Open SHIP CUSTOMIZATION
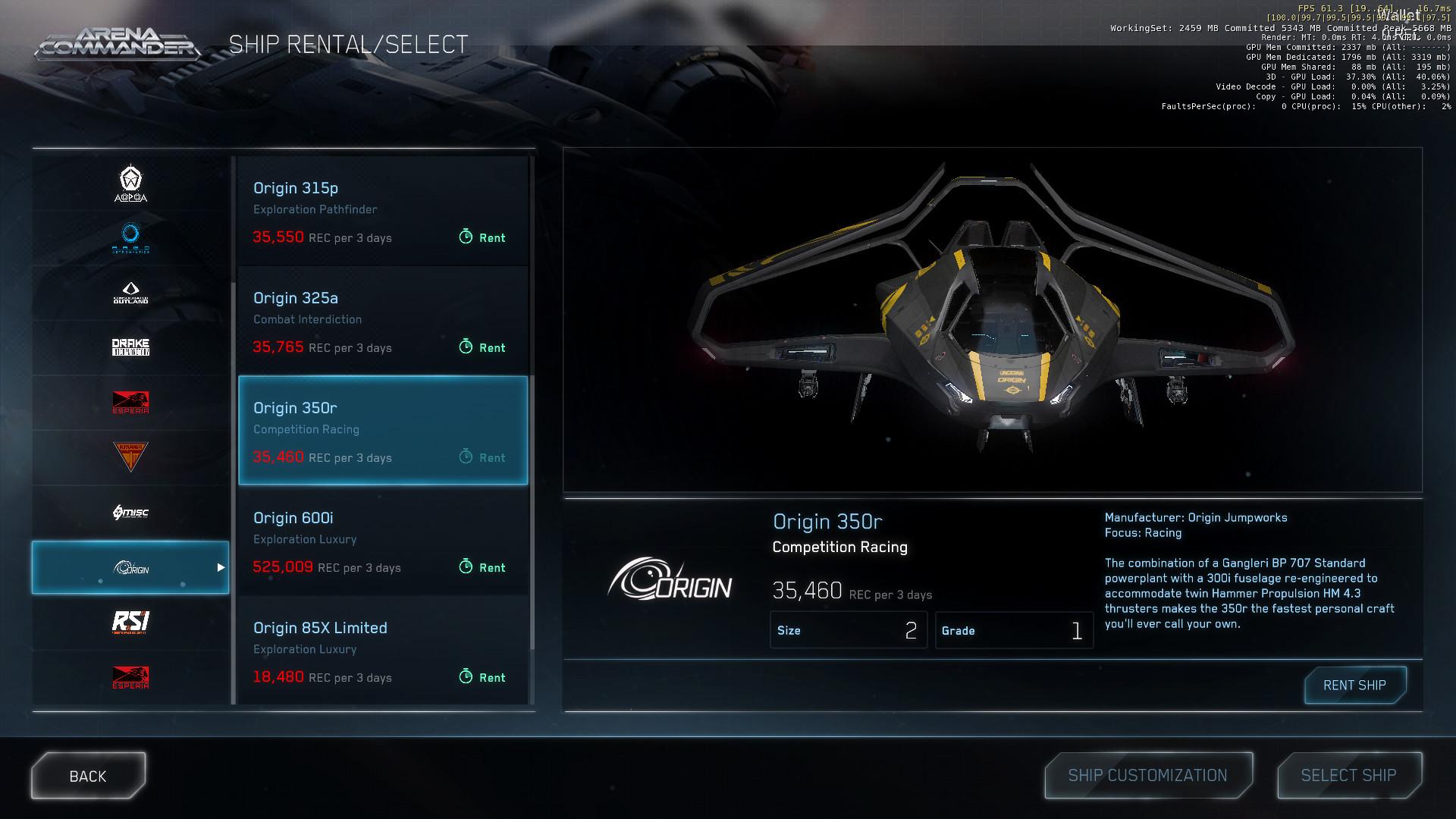This screenshot has width=1456, height=819. coord(1147,775)
